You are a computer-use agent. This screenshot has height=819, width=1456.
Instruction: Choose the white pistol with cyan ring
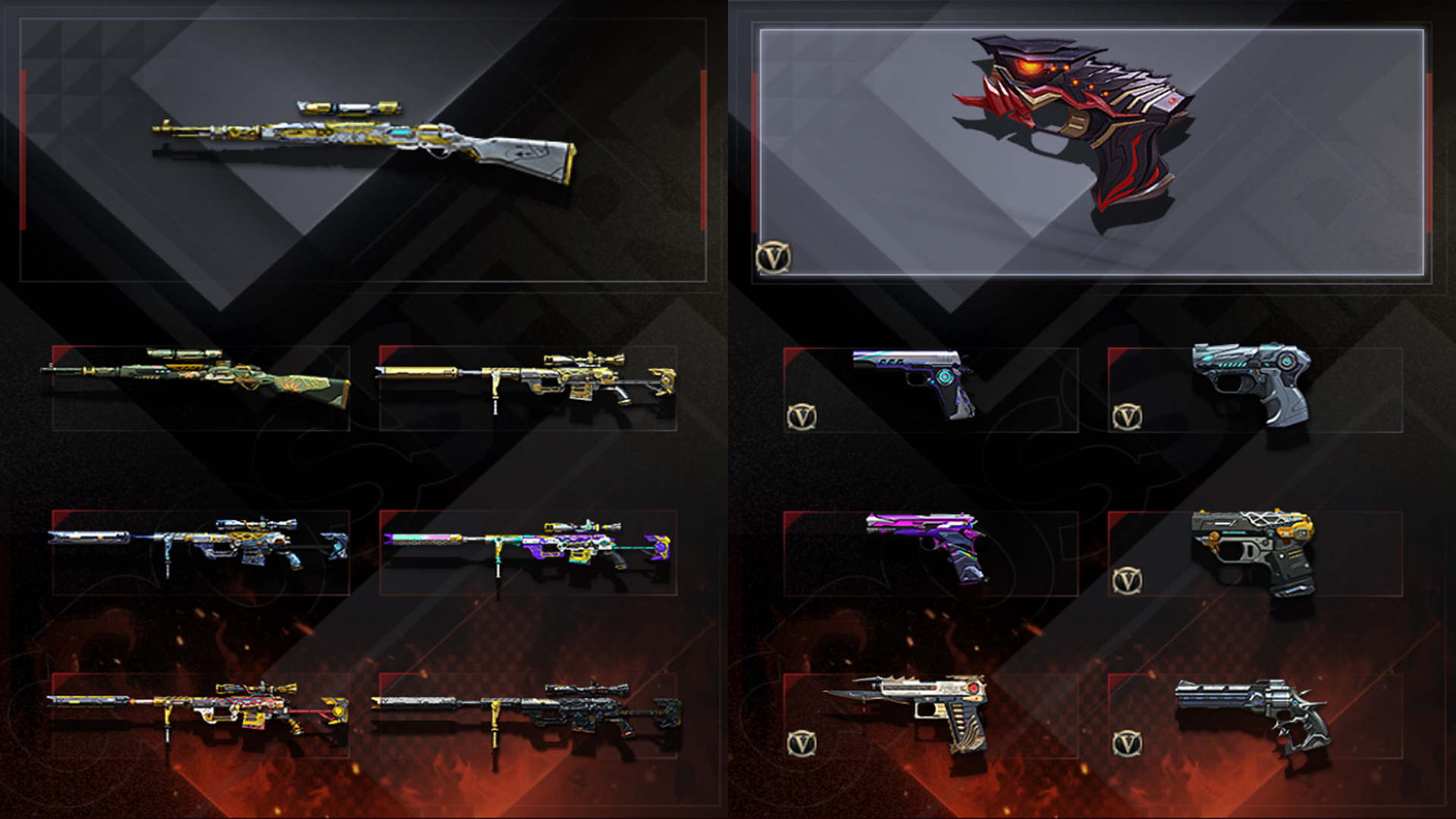pos(918,379)
